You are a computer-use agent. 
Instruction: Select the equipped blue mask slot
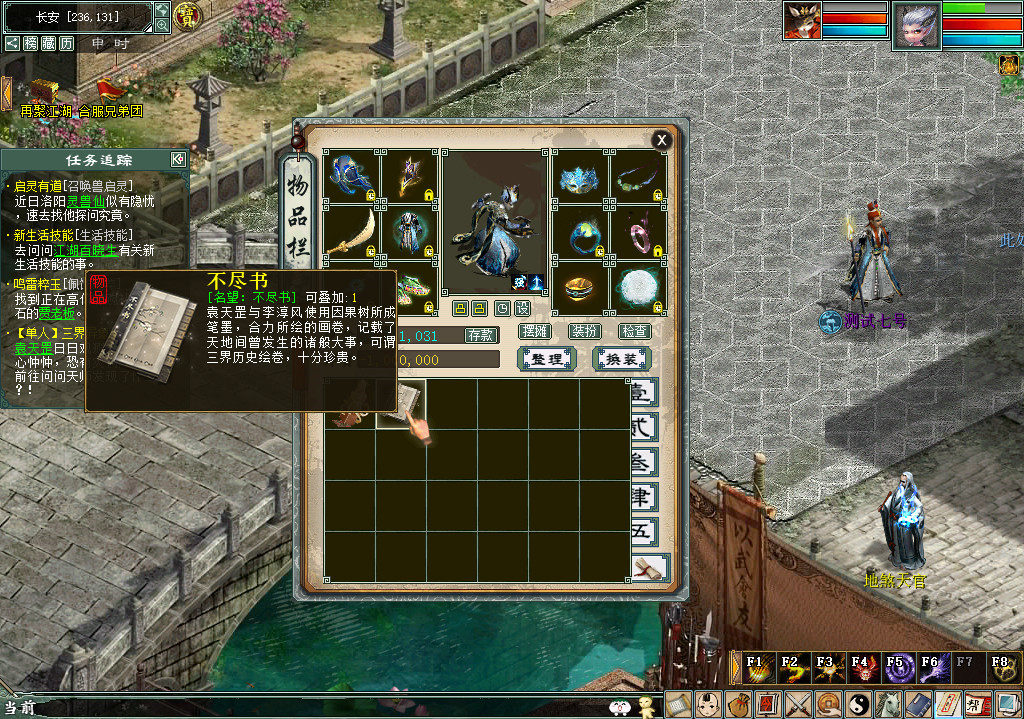580,178
